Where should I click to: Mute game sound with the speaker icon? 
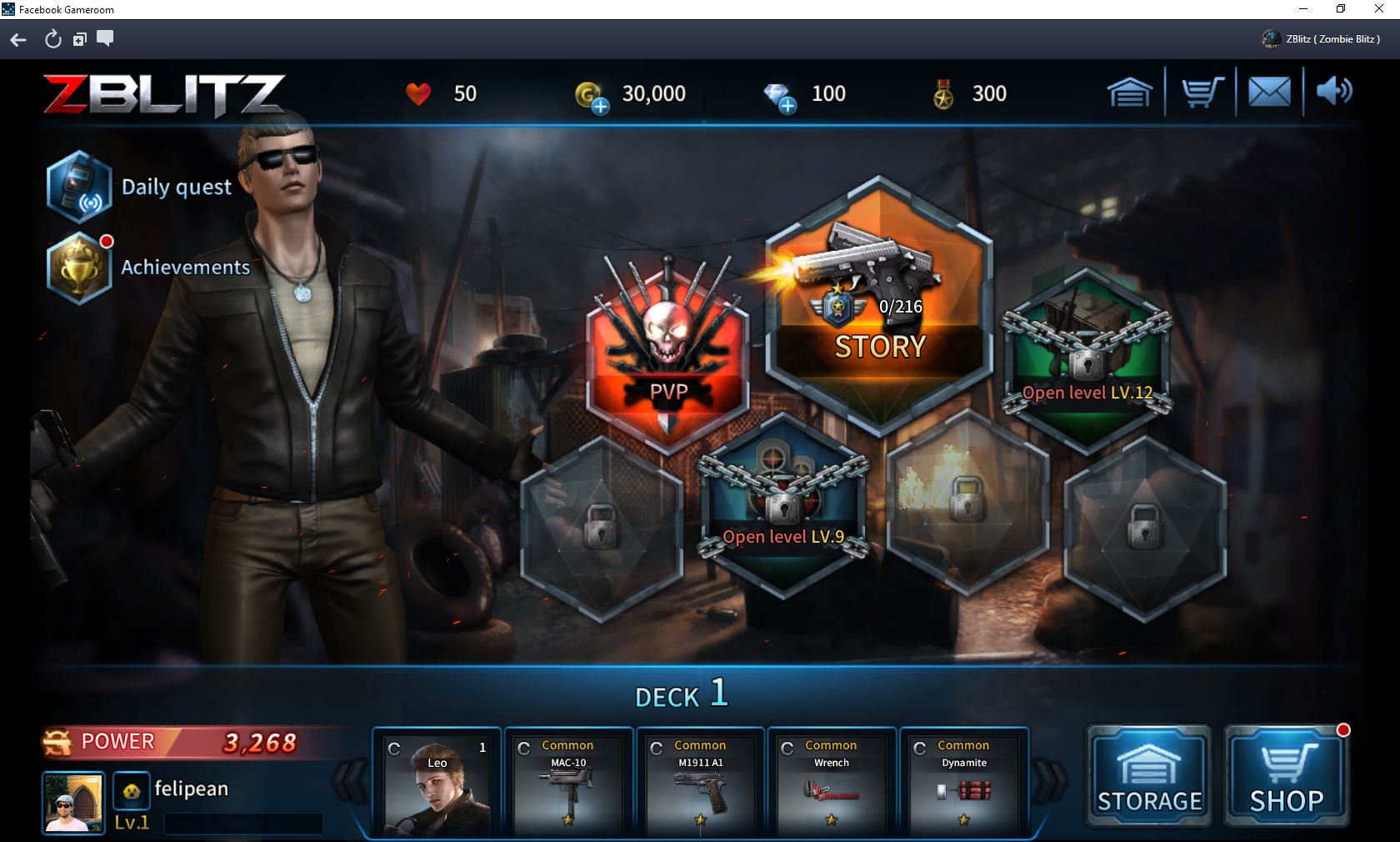coord(1335,92)
